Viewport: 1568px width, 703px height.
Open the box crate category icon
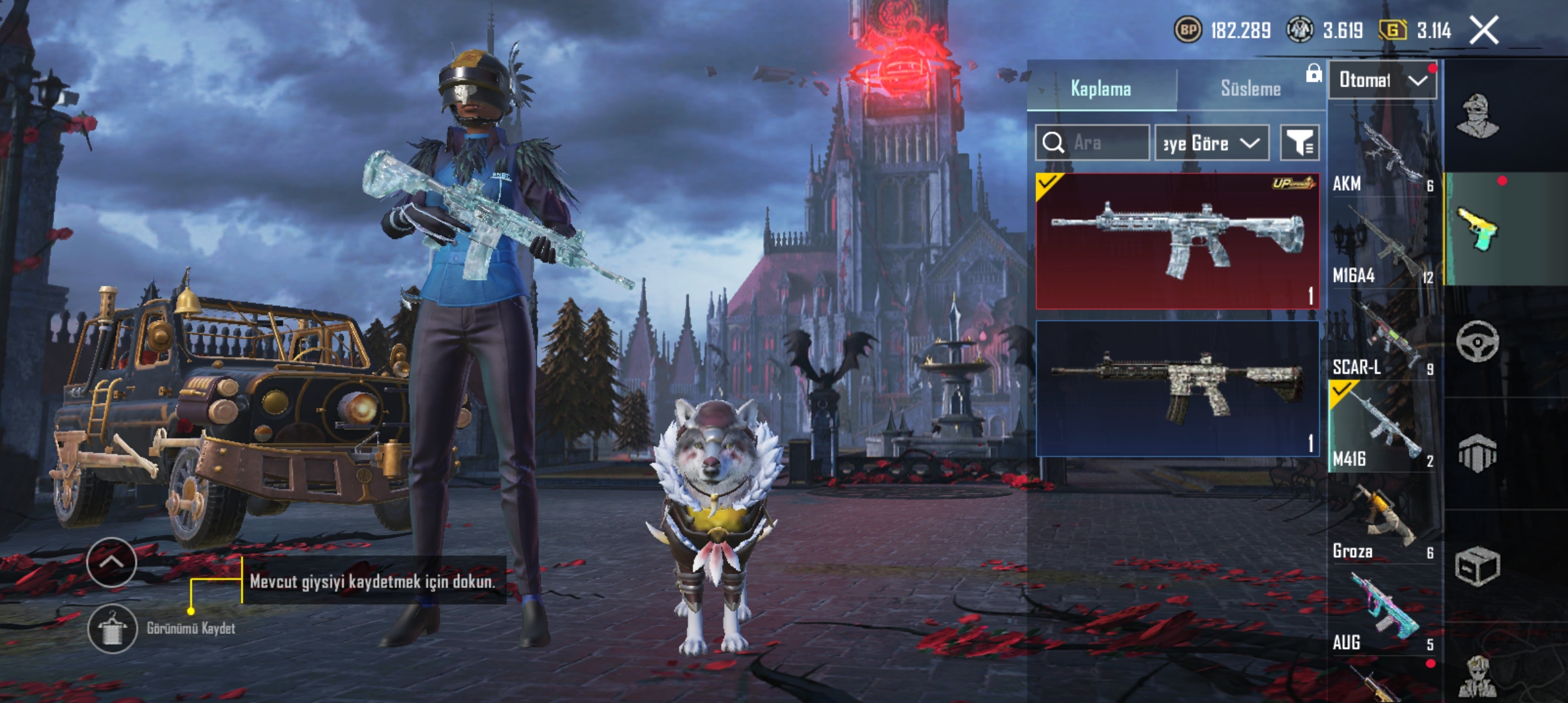(1477, 565)
